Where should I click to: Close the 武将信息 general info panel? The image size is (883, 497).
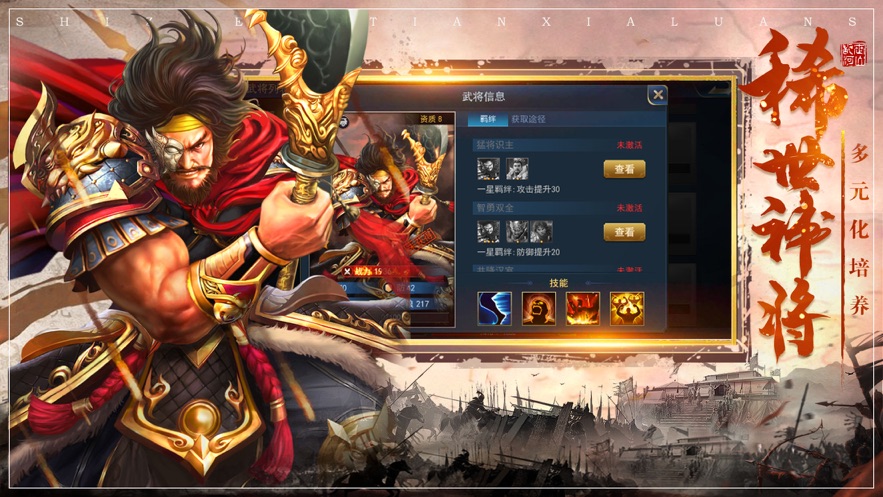point(657,95)
